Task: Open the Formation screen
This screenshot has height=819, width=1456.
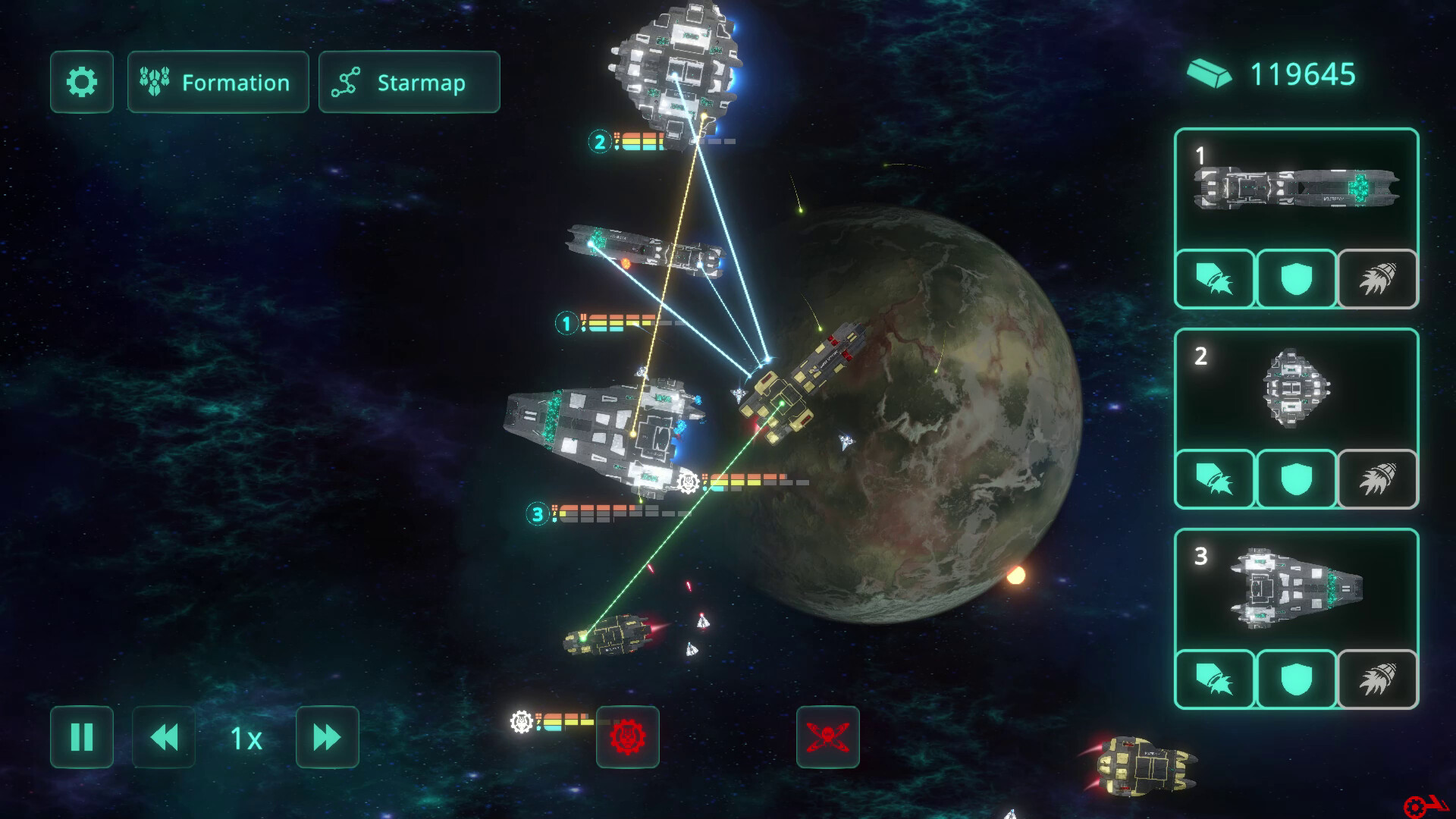Action: 218,82
